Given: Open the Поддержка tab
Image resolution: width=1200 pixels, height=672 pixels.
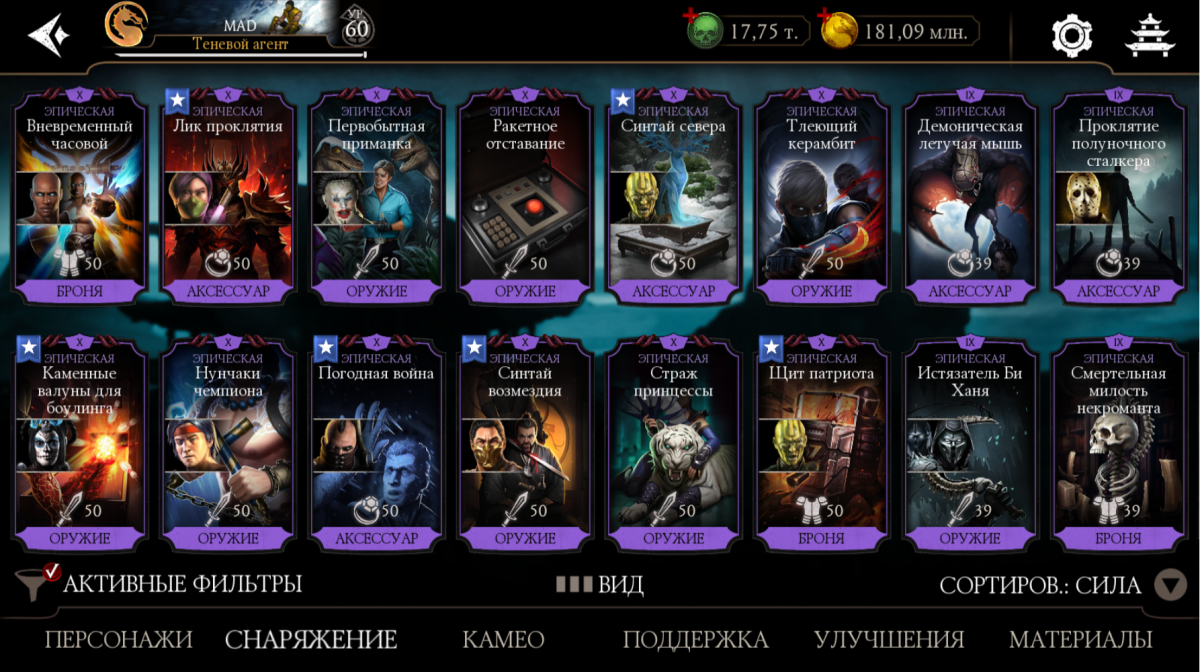Looking at the screenshot, I should click(695, 640).
